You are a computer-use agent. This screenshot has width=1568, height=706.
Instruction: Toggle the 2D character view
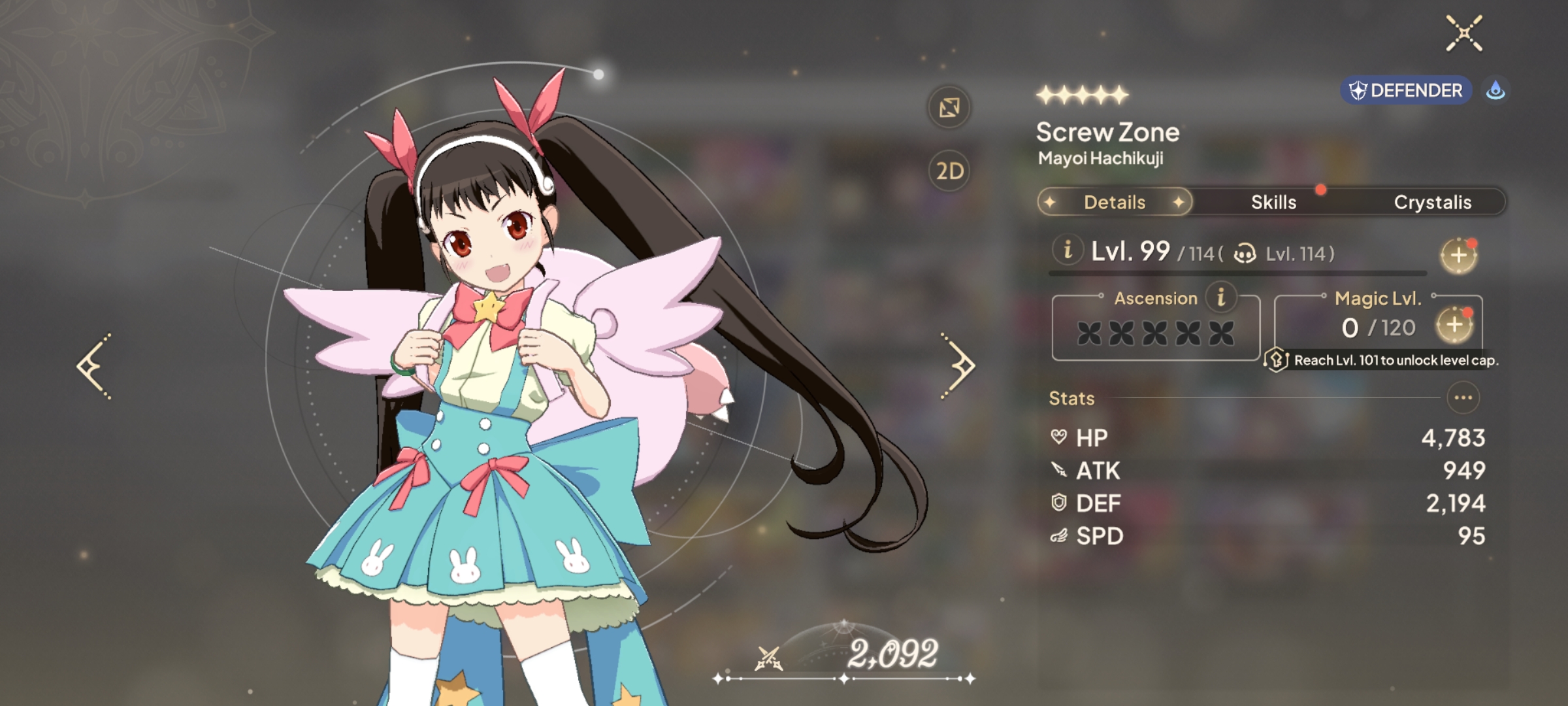949,171
